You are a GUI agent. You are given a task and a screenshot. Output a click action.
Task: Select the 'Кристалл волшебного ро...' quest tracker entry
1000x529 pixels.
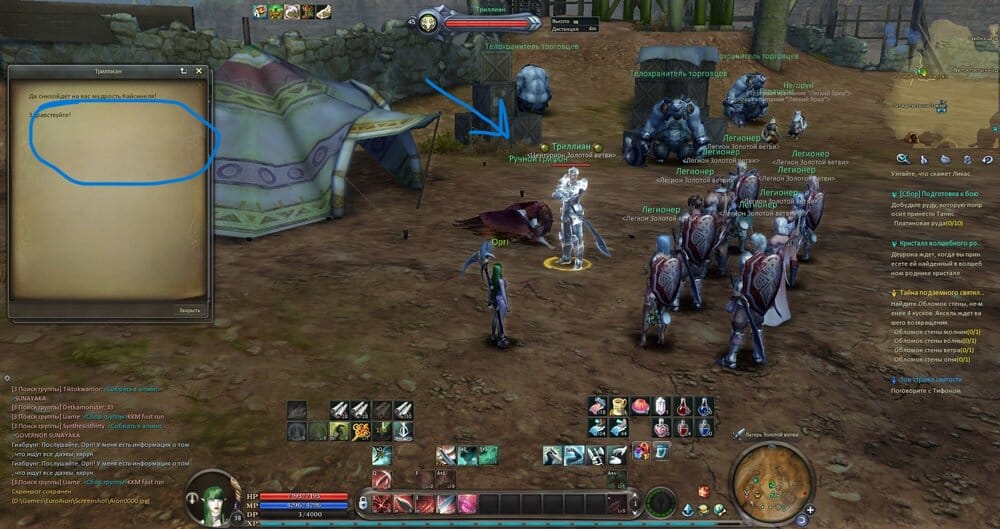(938, 243)
